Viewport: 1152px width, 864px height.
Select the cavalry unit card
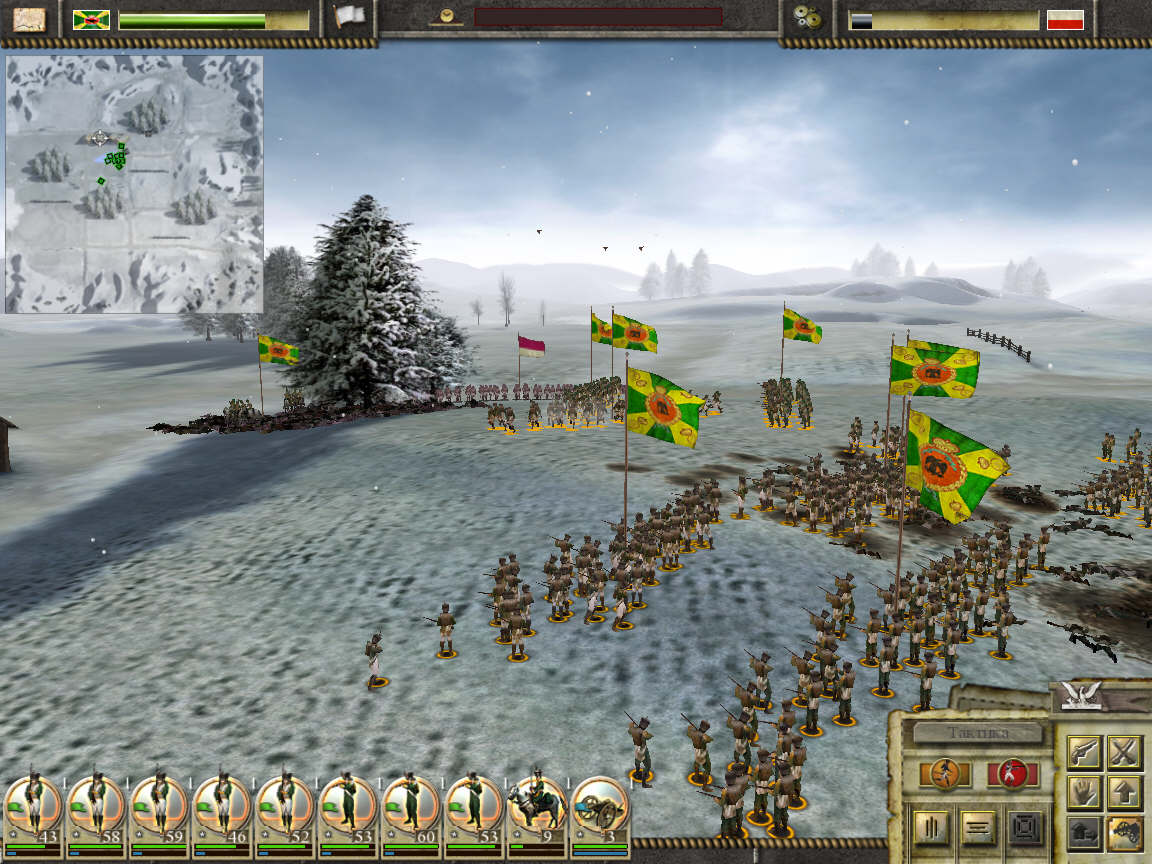pyautogui.click(x=536, y=806)
